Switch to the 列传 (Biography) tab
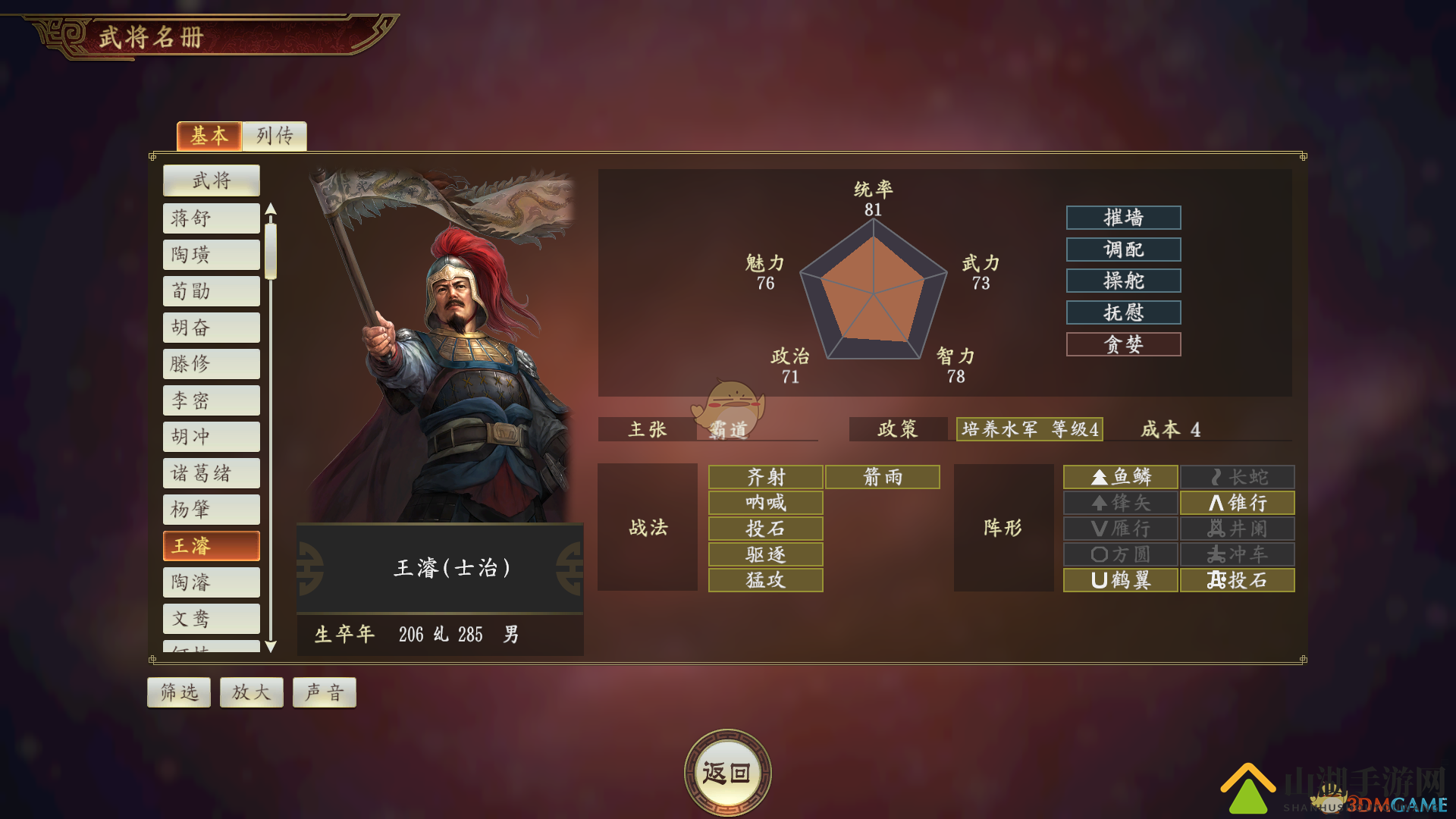The image size is (1456, 819). 274,136
